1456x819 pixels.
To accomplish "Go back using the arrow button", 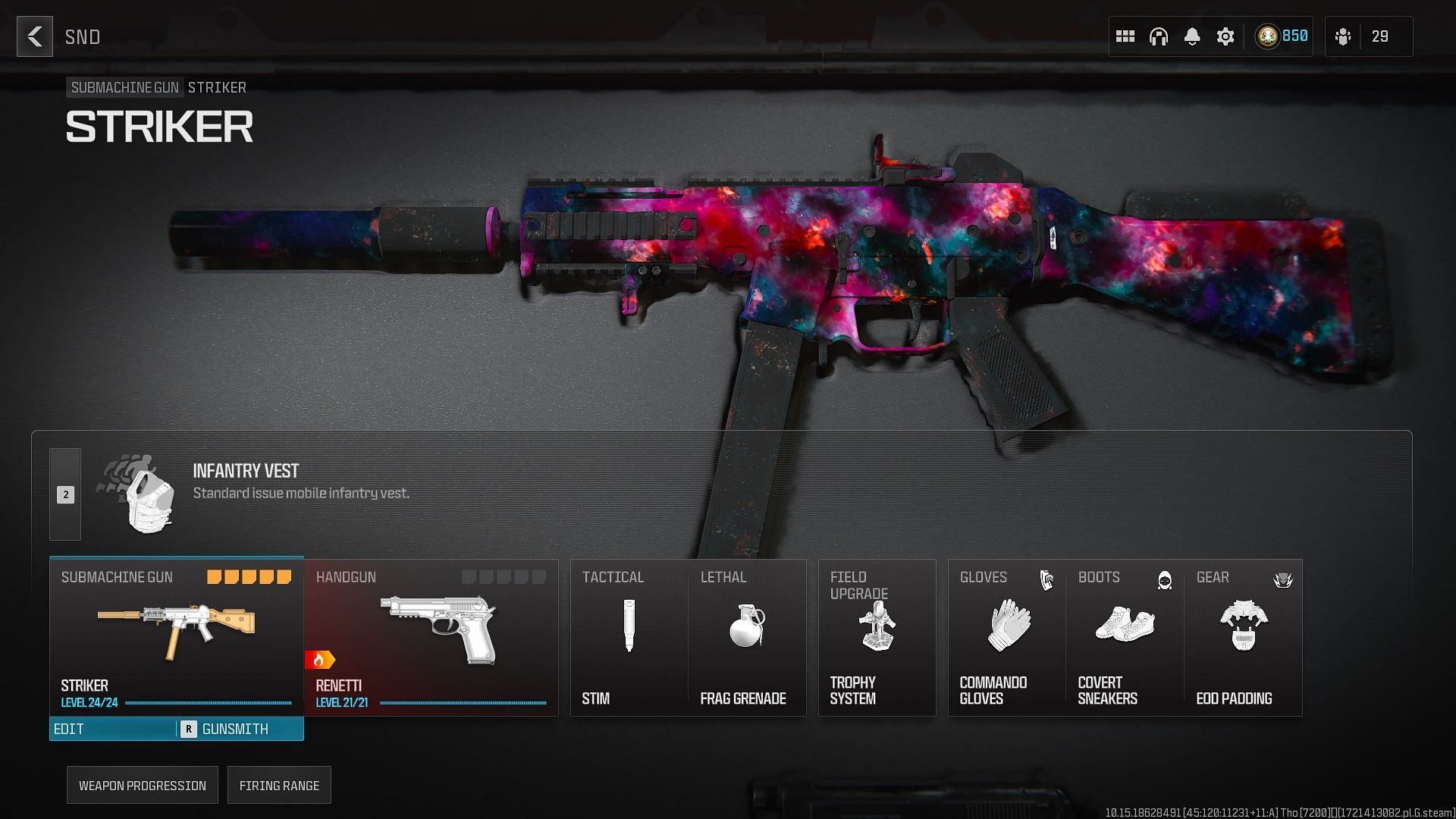I will tap(35, 36).
